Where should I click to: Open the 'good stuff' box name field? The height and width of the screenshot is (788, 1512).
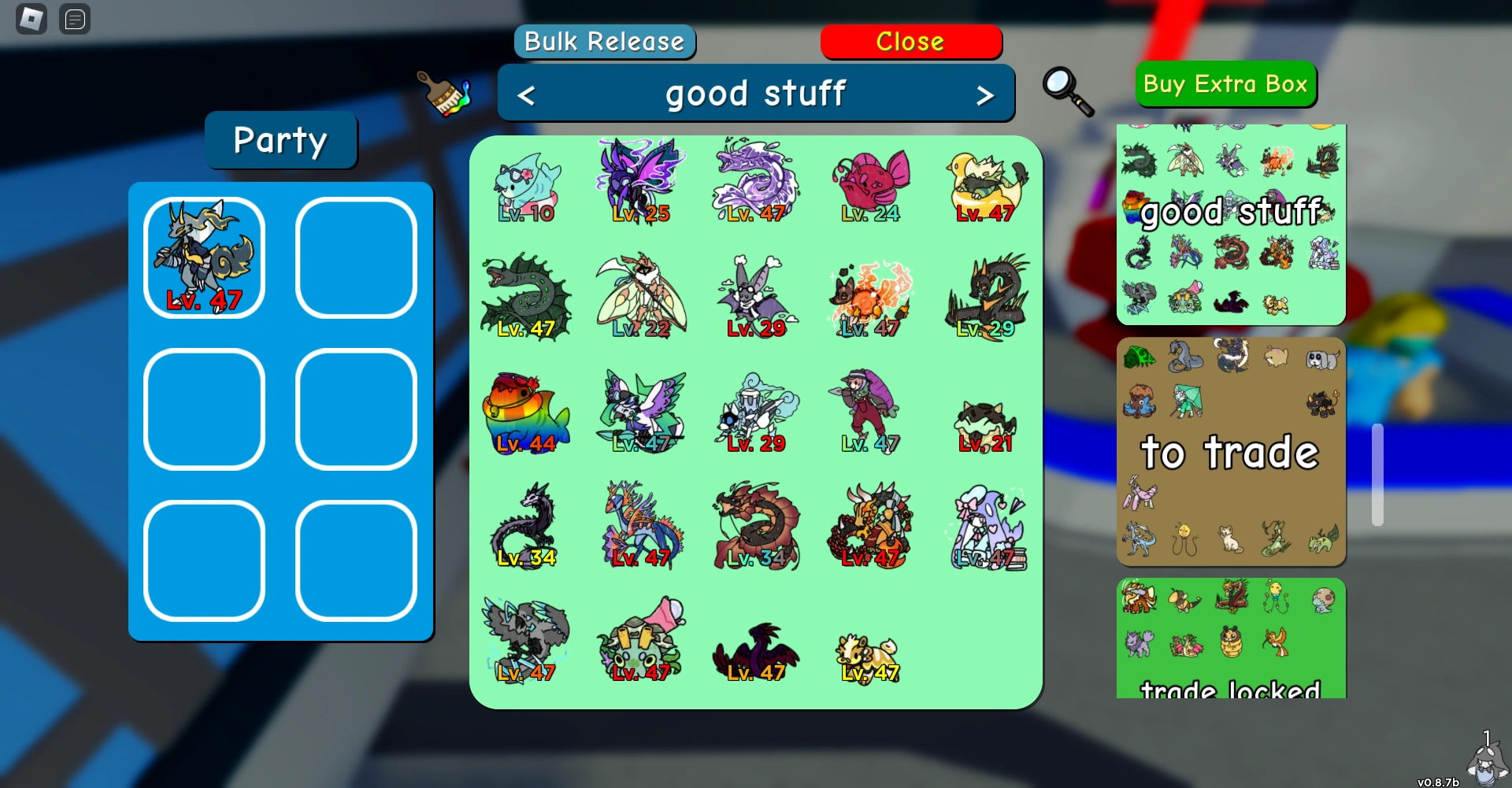[x=756, y=93]
